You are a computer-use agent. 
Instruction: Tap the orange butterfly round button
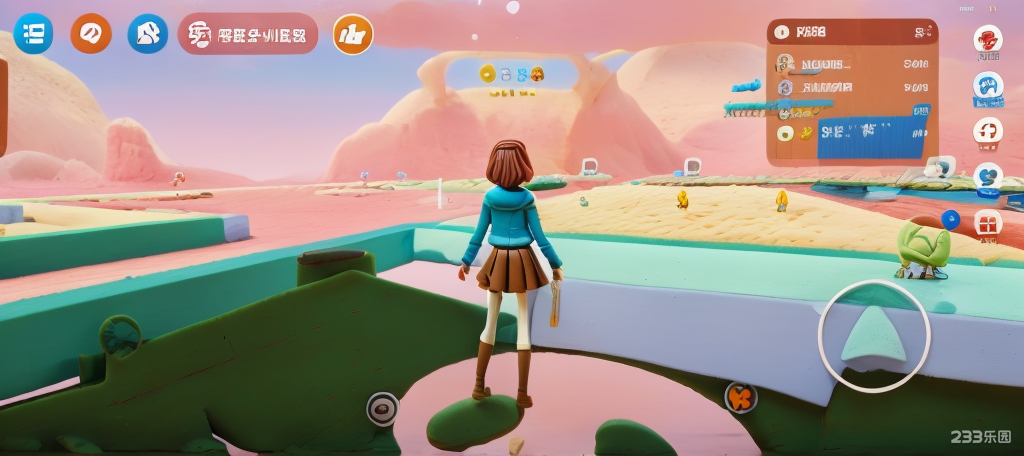click(x=740, y=397)
